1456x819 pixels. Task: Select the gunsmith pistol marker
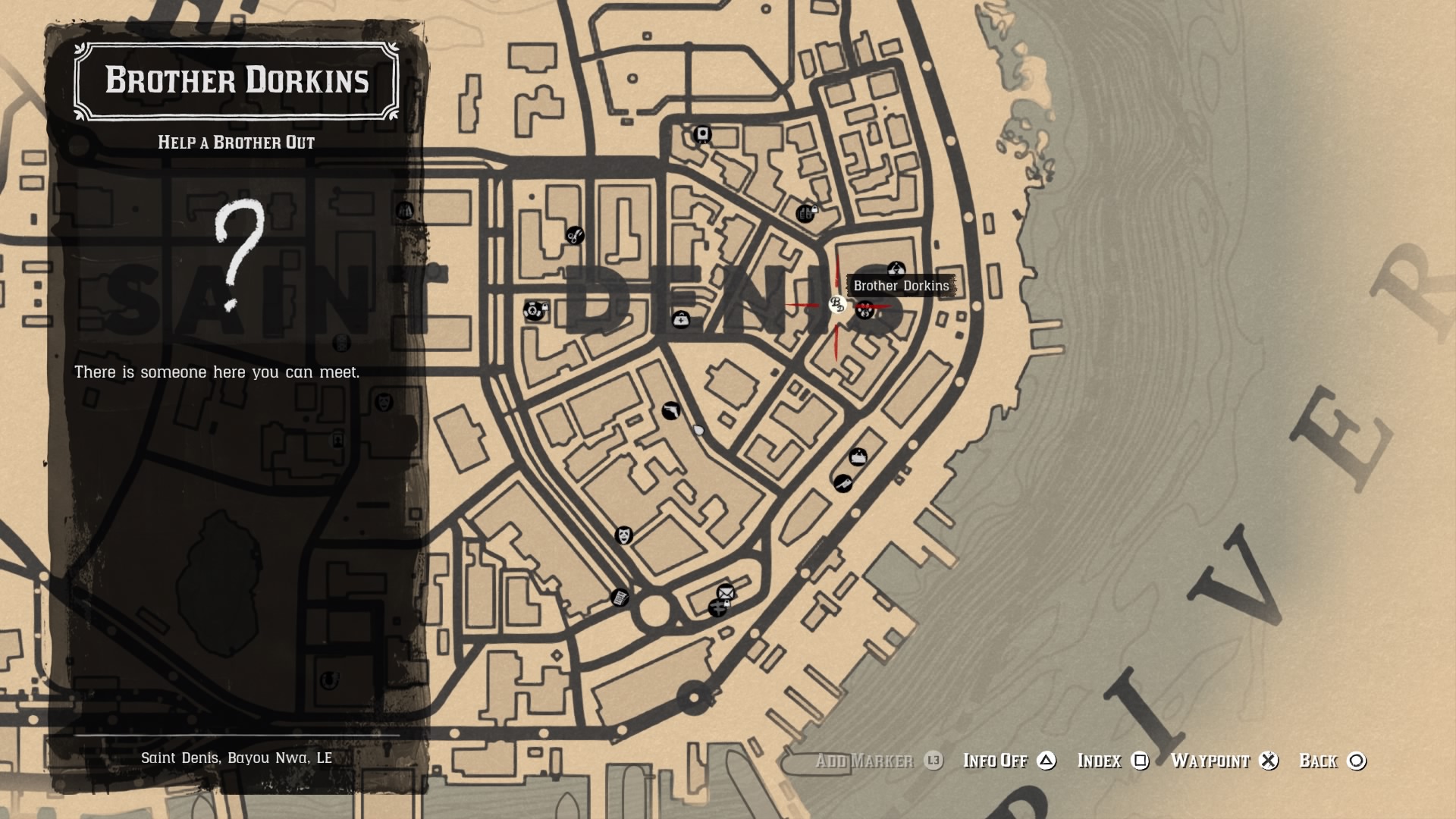[670, 411]
